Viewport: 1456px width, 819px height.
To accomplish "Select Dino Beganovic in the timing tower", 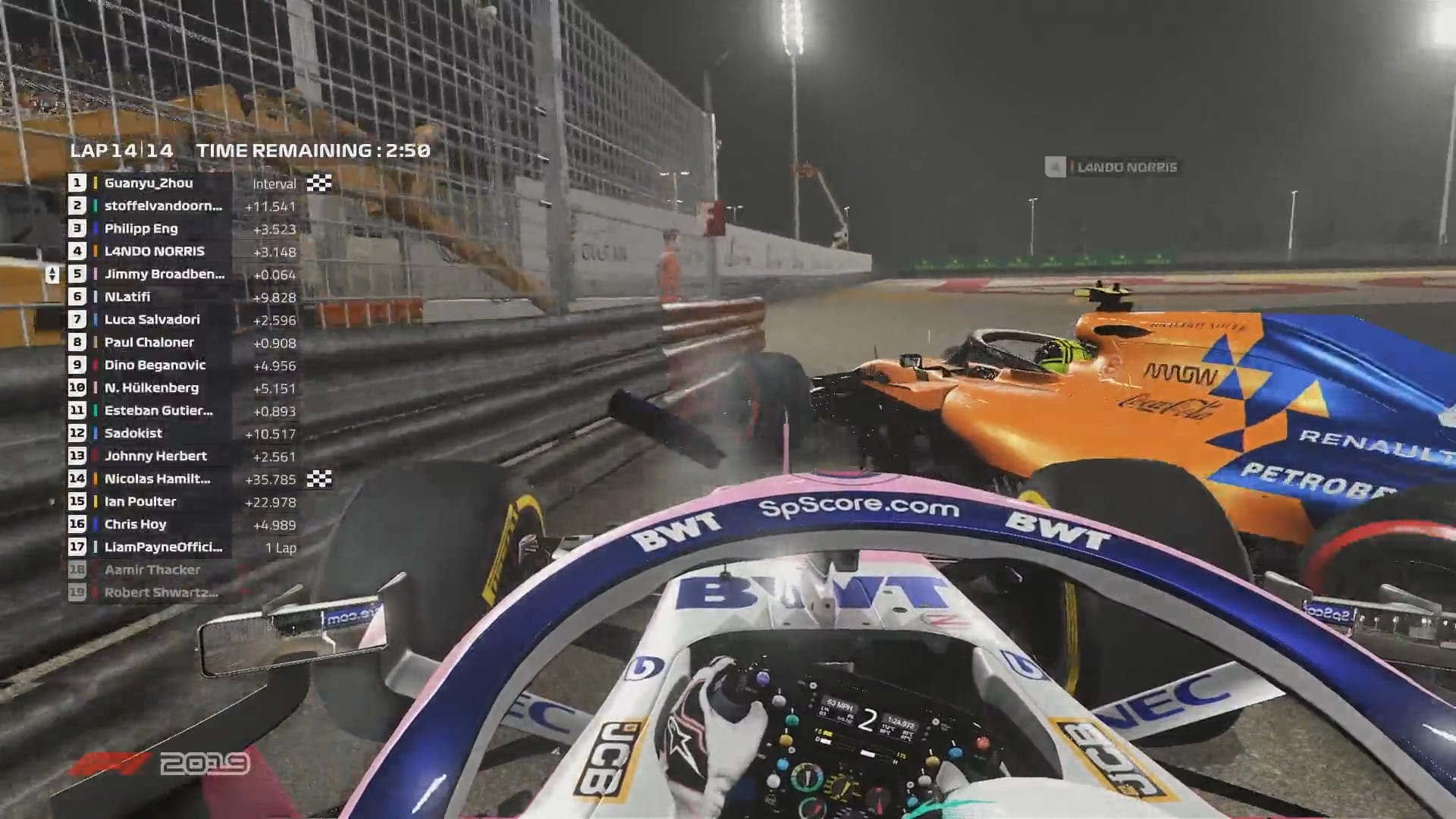I will coord(155,365).
